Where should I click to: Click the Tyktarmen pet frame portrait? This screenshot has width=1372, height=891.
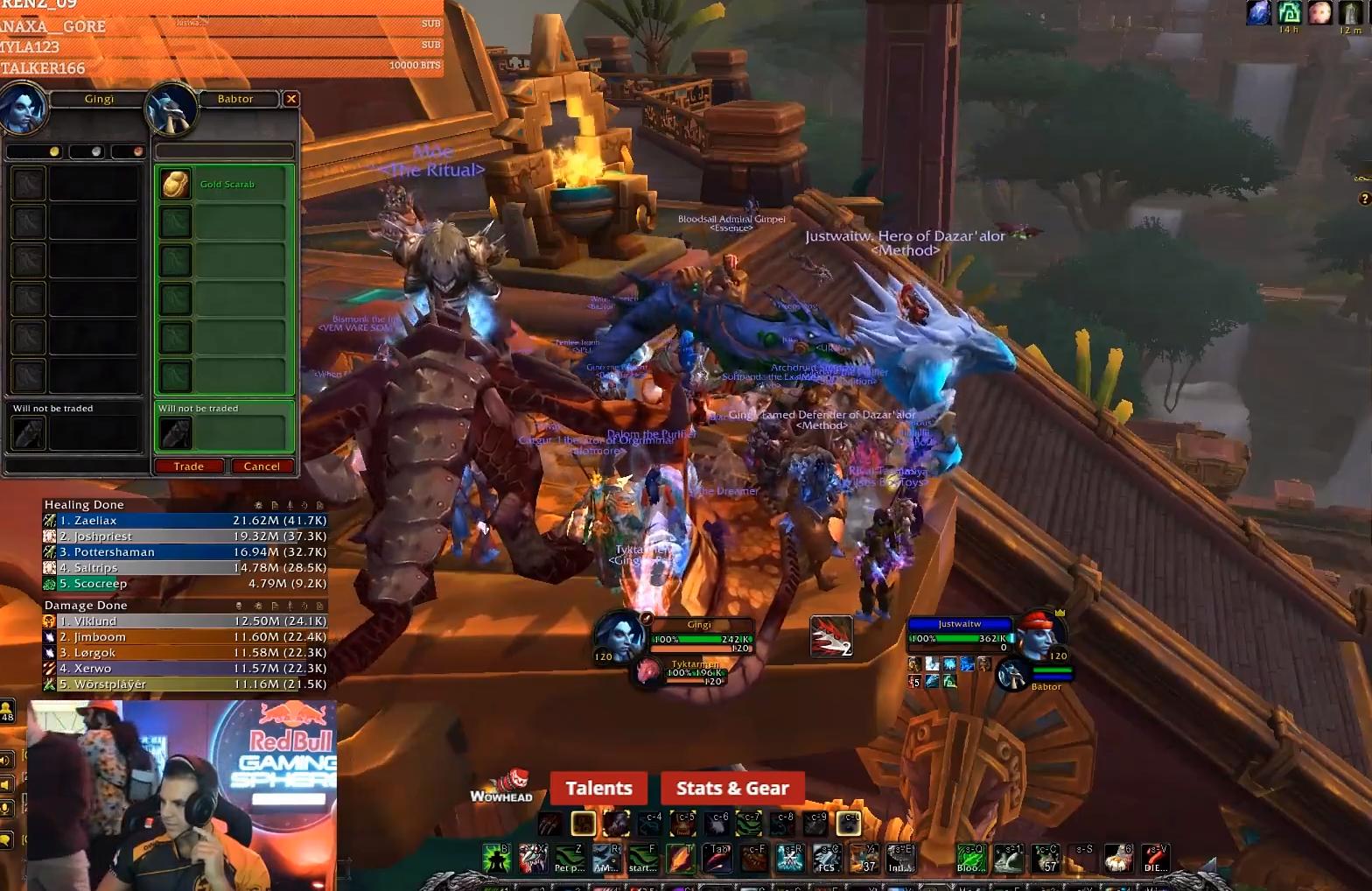(x=648, y=672)
